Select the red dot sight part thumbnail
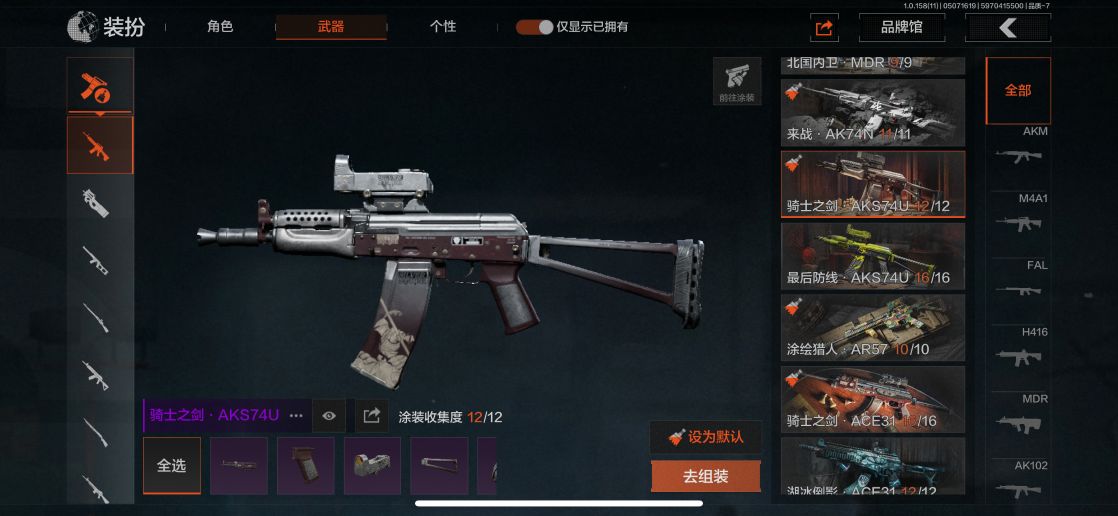Viewport: 1118px width, 516px height. pos(372,466)
